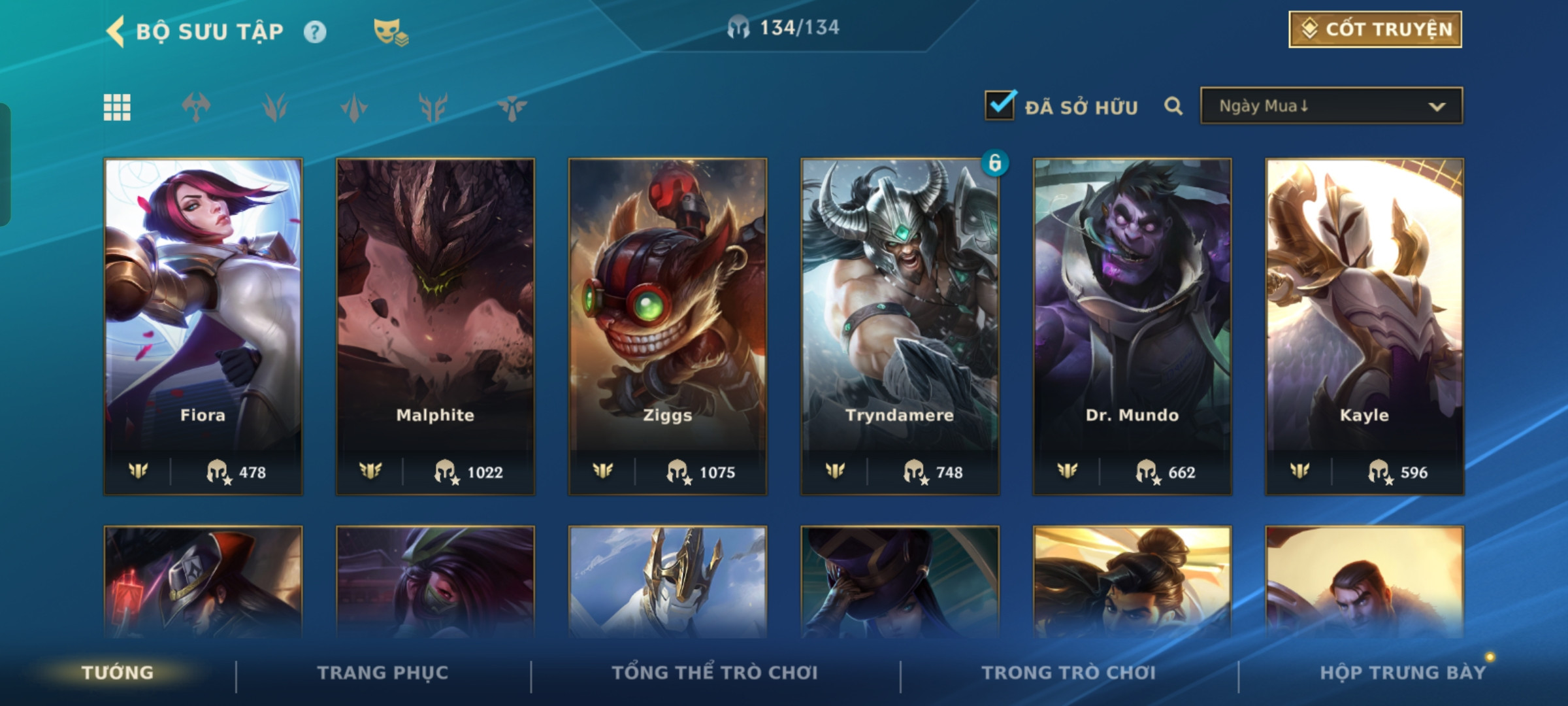1568x706 pixels.
Task: Show the Hộp Trưng Bày tab
Action: [x=1403, y=673]
